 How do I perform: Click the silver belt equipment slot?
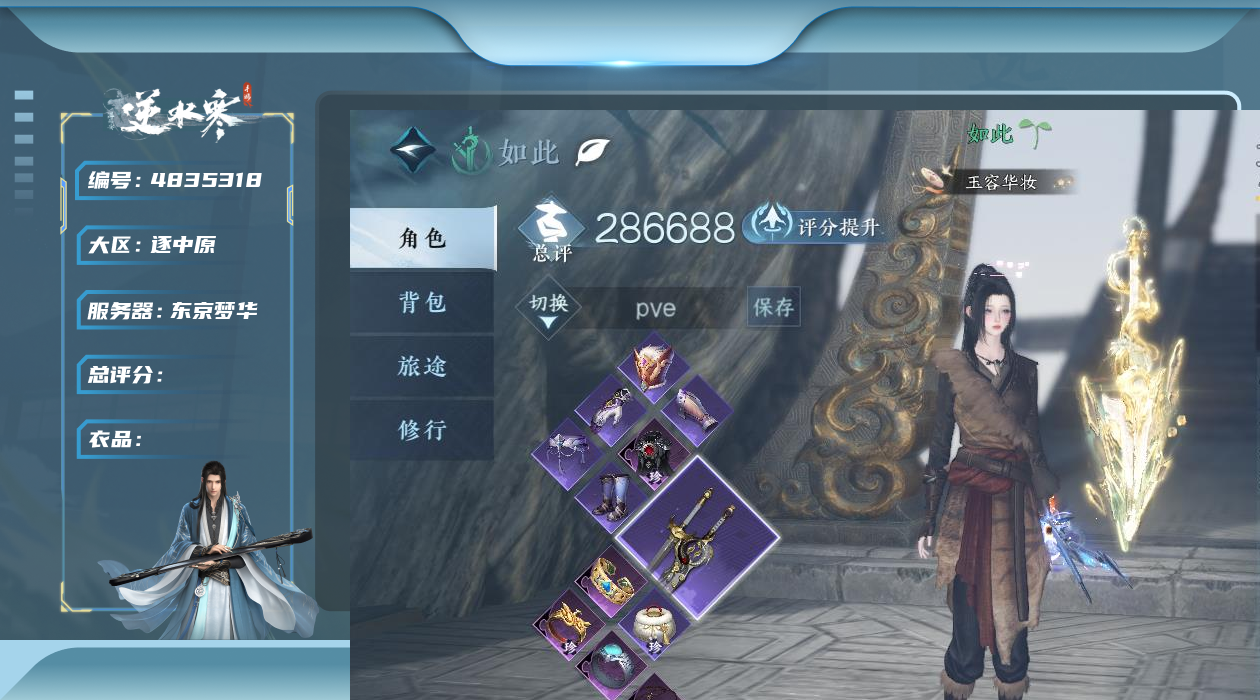click(x=568, y=452)
